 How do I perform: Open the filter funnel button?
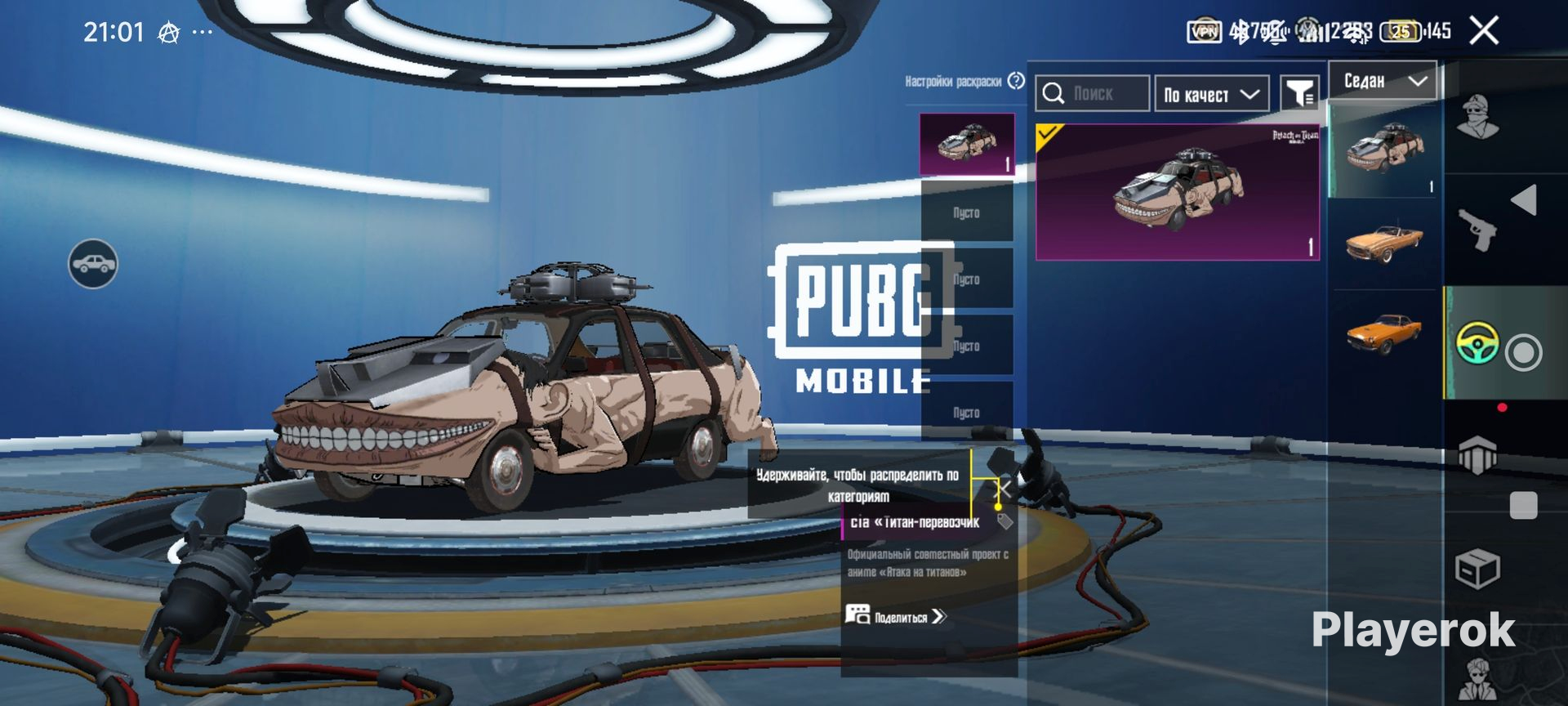[x=1298, y=94]
